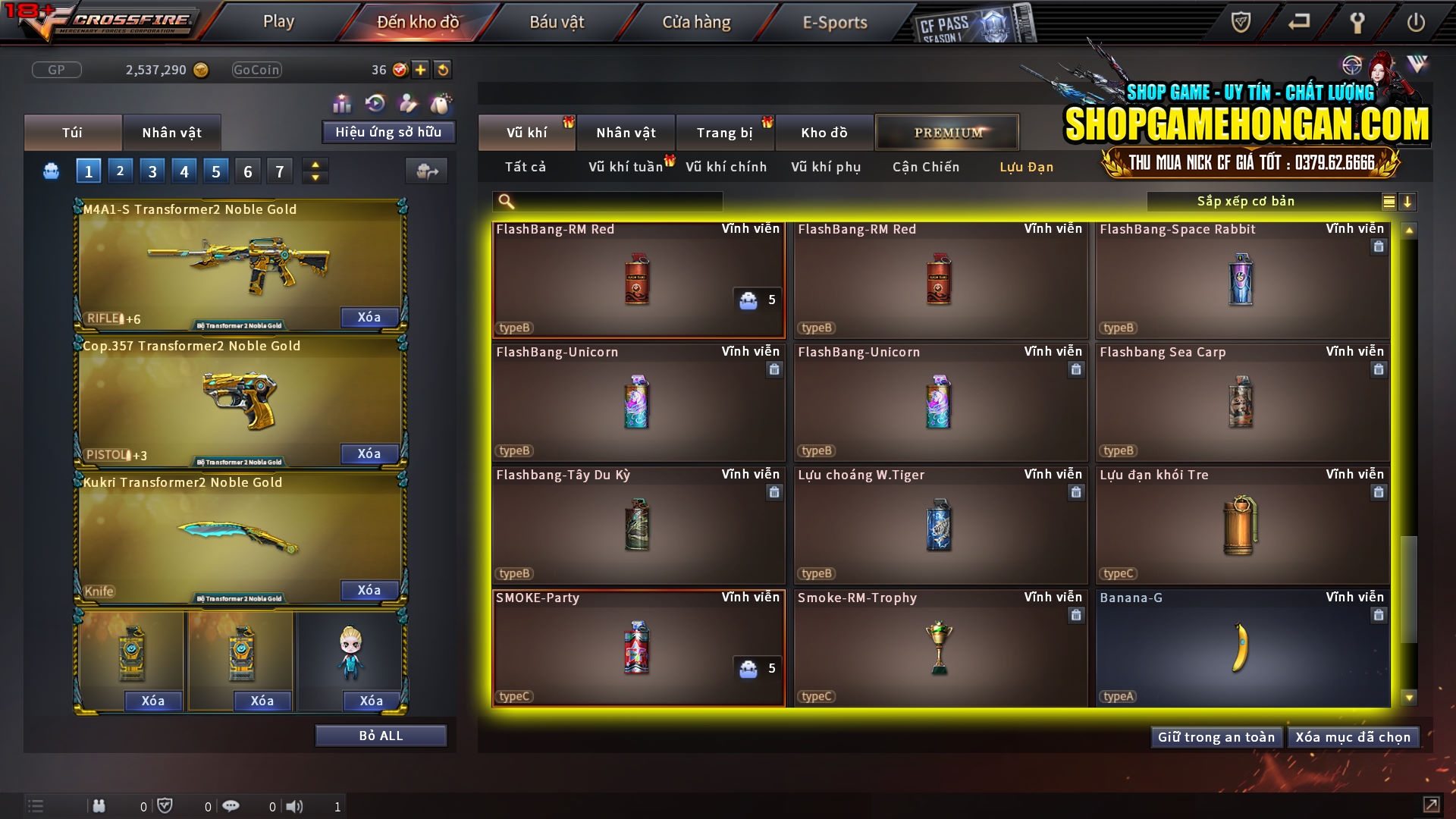Click the dog tag collection icon
Image resolution: width=1456 pixels, height=819 pixels.
pyautogui.click(x=441, y=101)
